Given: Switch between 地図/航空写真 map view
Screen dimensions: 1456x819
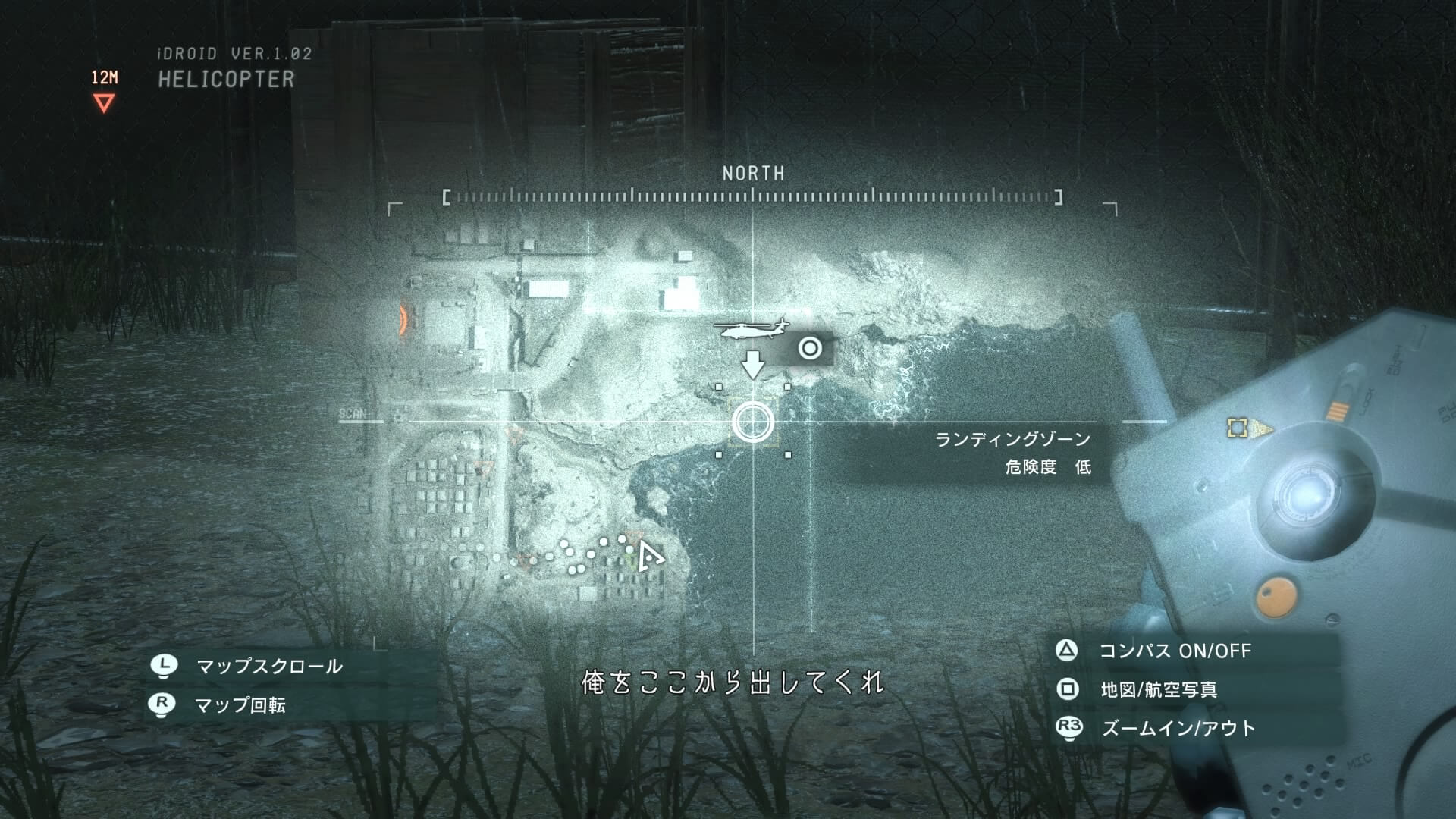Looking at the screenshot, I should pos(1158,689).
